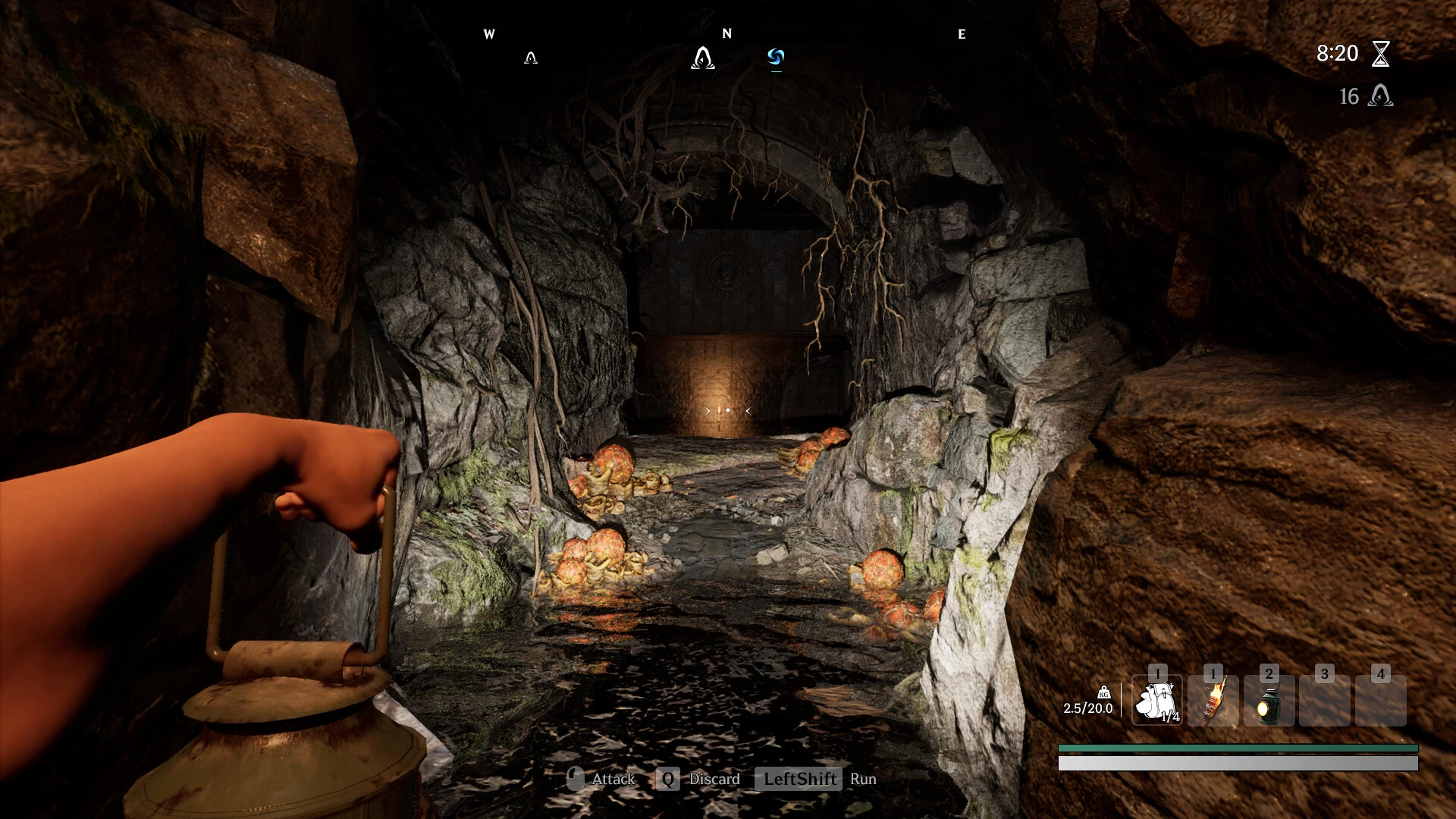Click the blue swirl portal marker on compass
The height and width of the screenshot is (819, 1456).
[x=775, y=57]
